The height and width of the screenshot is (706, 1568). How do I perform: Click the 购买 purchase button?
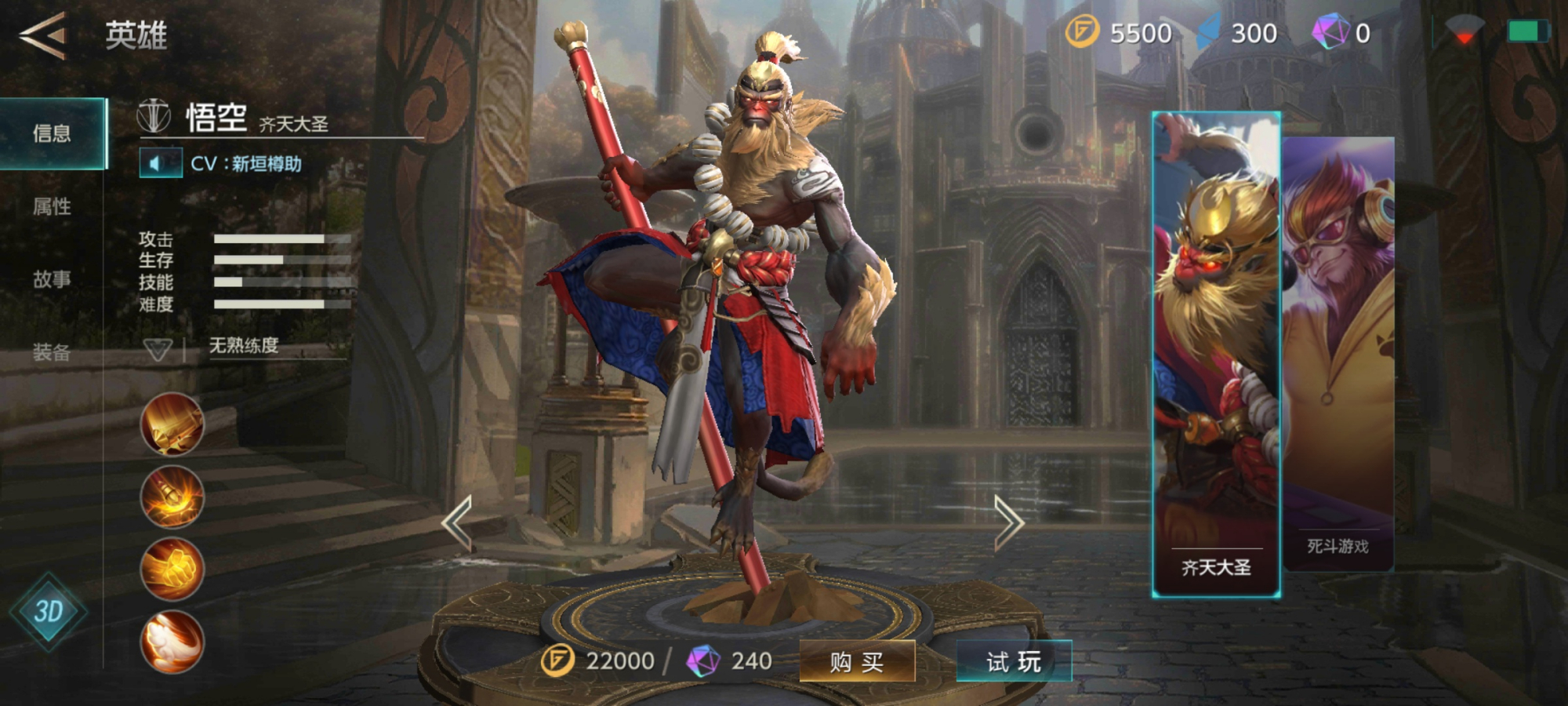tap(857, 662)
